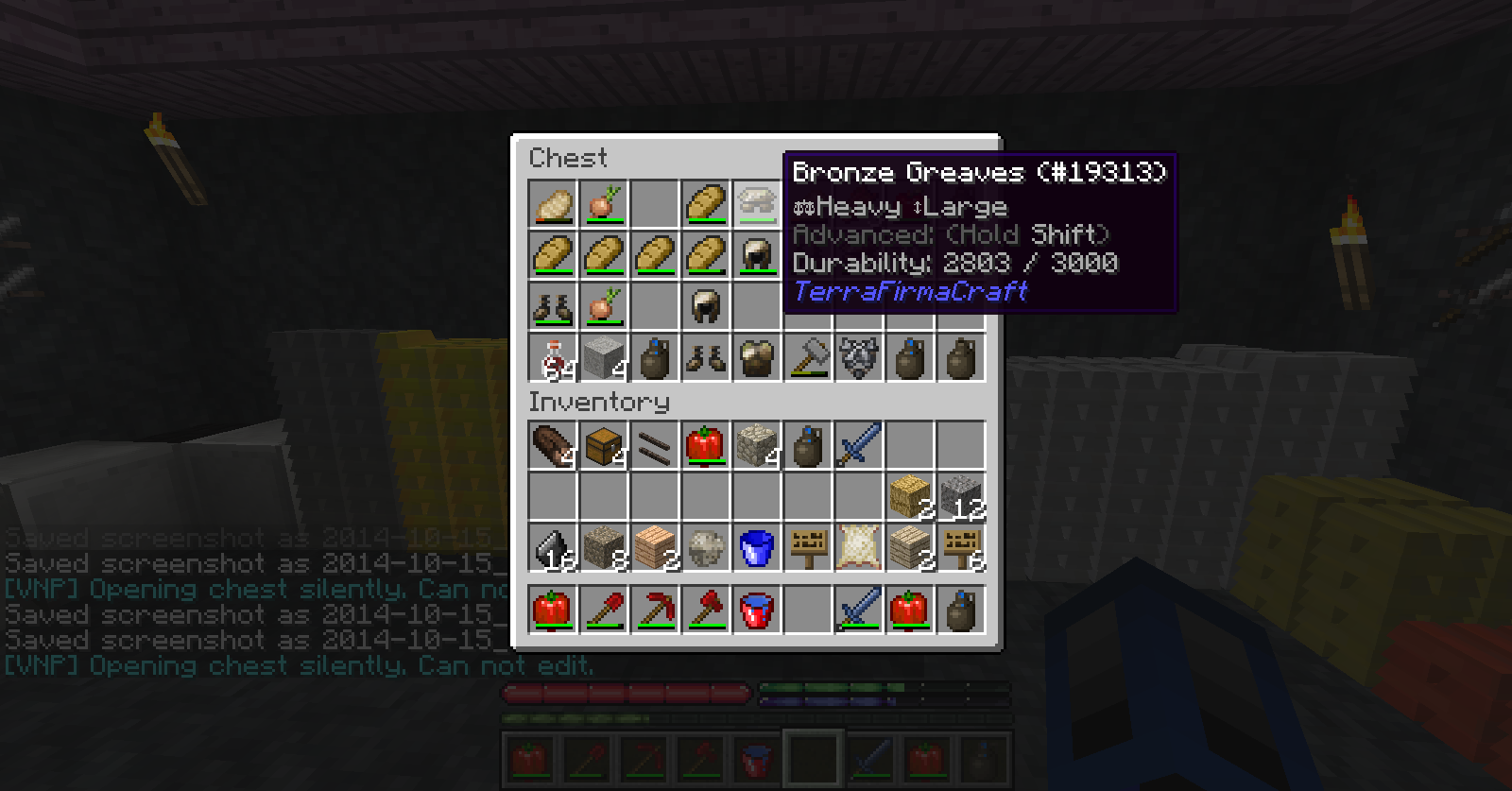Select the sticks in the inventory
The height and width of the screenshot is (791, 1512).
[x=655, y=445]
